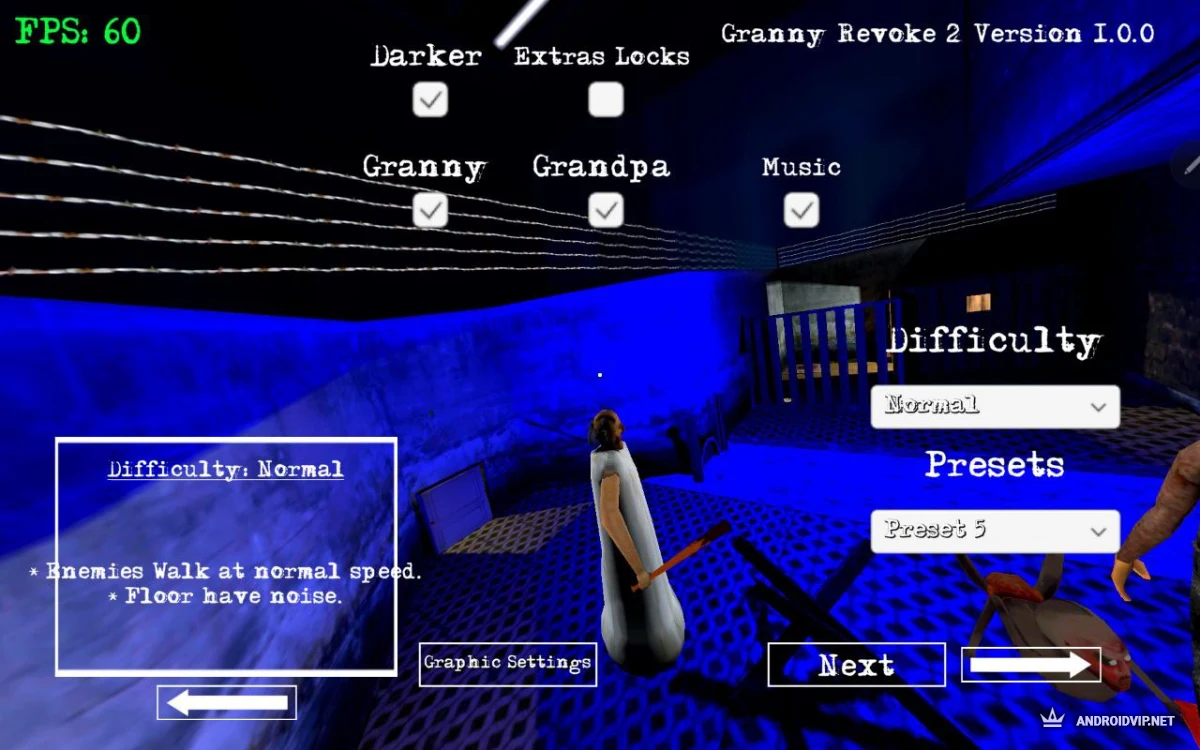Open Graphic Settings
The width and height of the screenshot is (1200, 750).
[x=508, y=664]
